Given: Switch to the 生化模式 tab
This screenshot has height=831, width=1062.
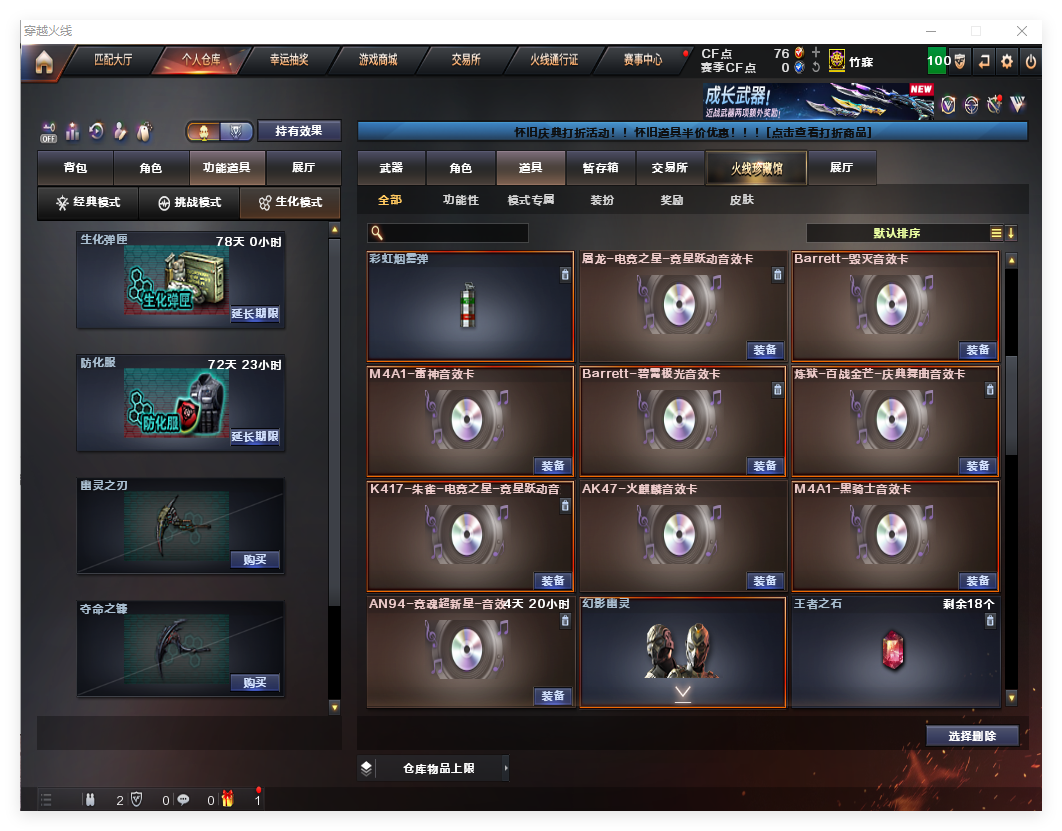Looking at the screenshot, I should tap(290, 203).
